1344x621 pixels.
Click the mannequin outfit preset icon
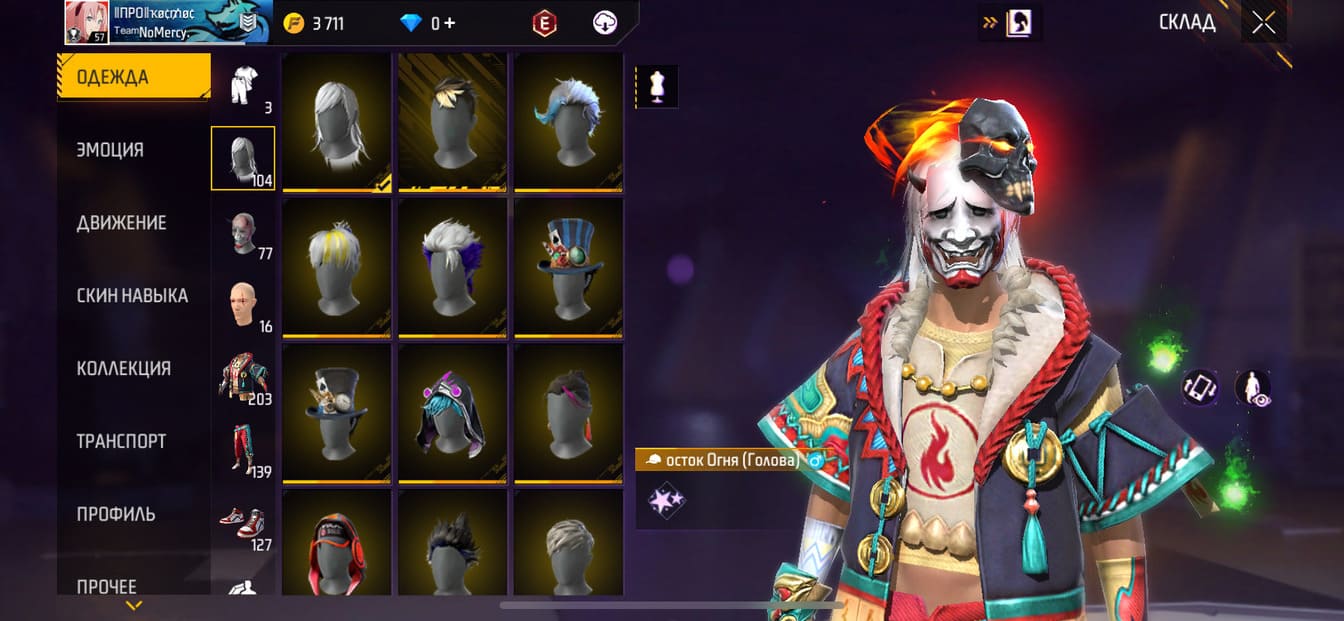(x=657, y=87)
